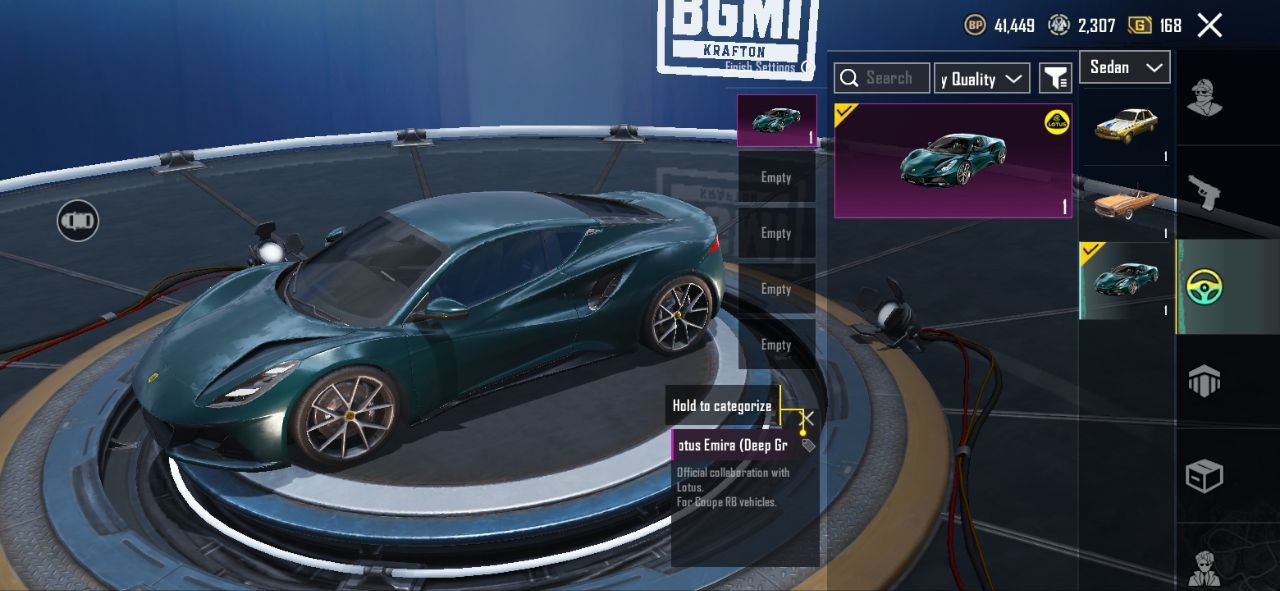Select the large Lotus Emira item card
The width and height of the screenshot is (1280, 591).
pos(953,160)
